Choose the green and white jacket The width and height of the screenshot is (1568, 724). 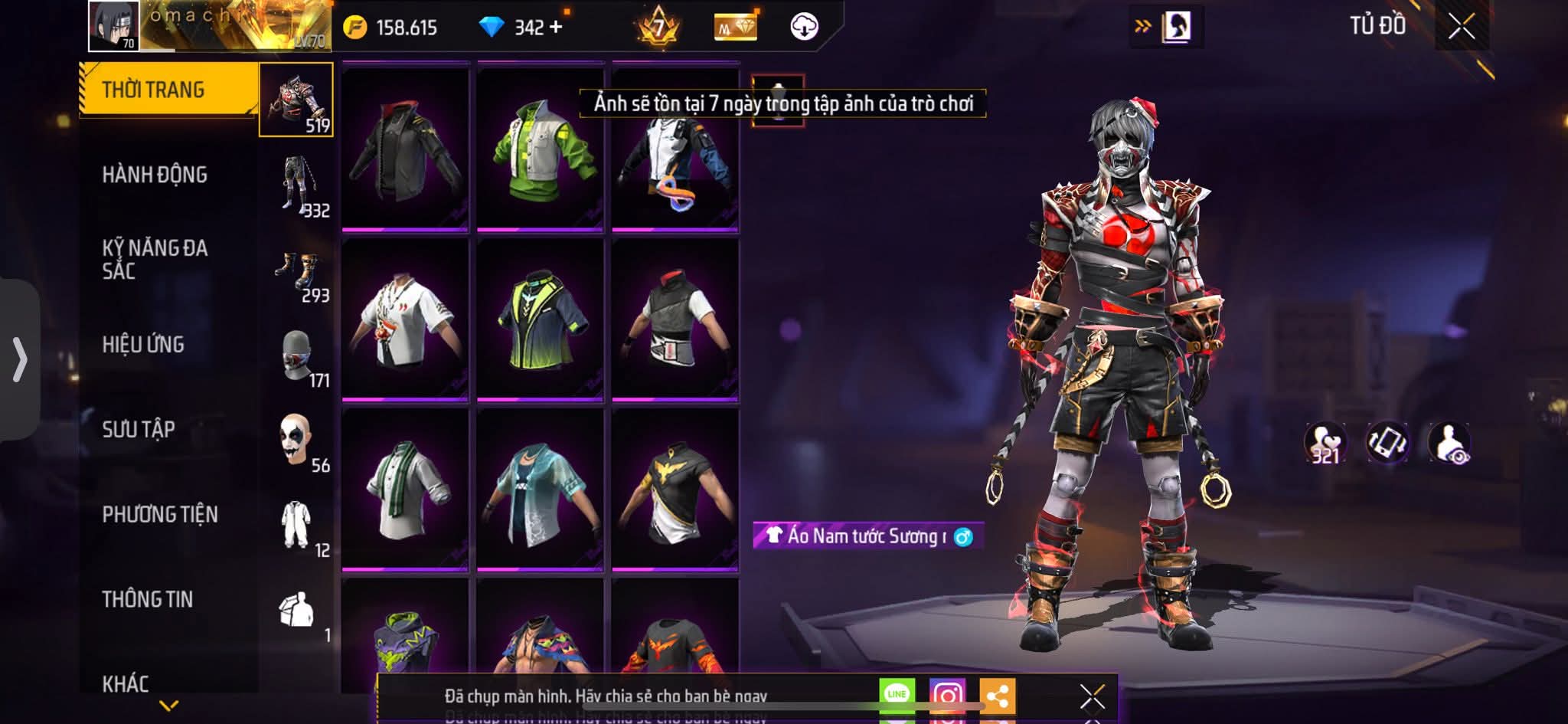tap(541, 148)
